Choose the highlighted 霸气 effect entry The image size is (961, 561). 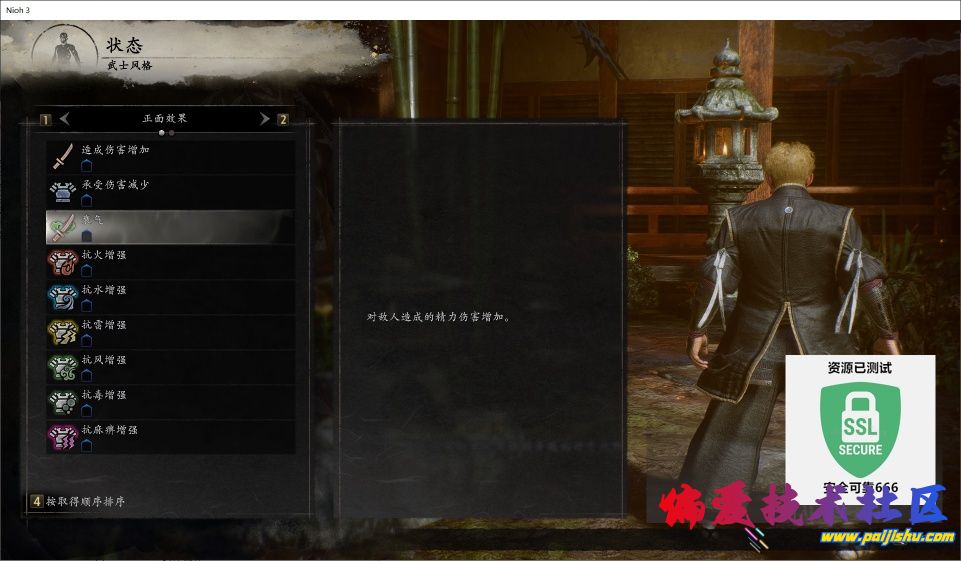tap(170, 227)
